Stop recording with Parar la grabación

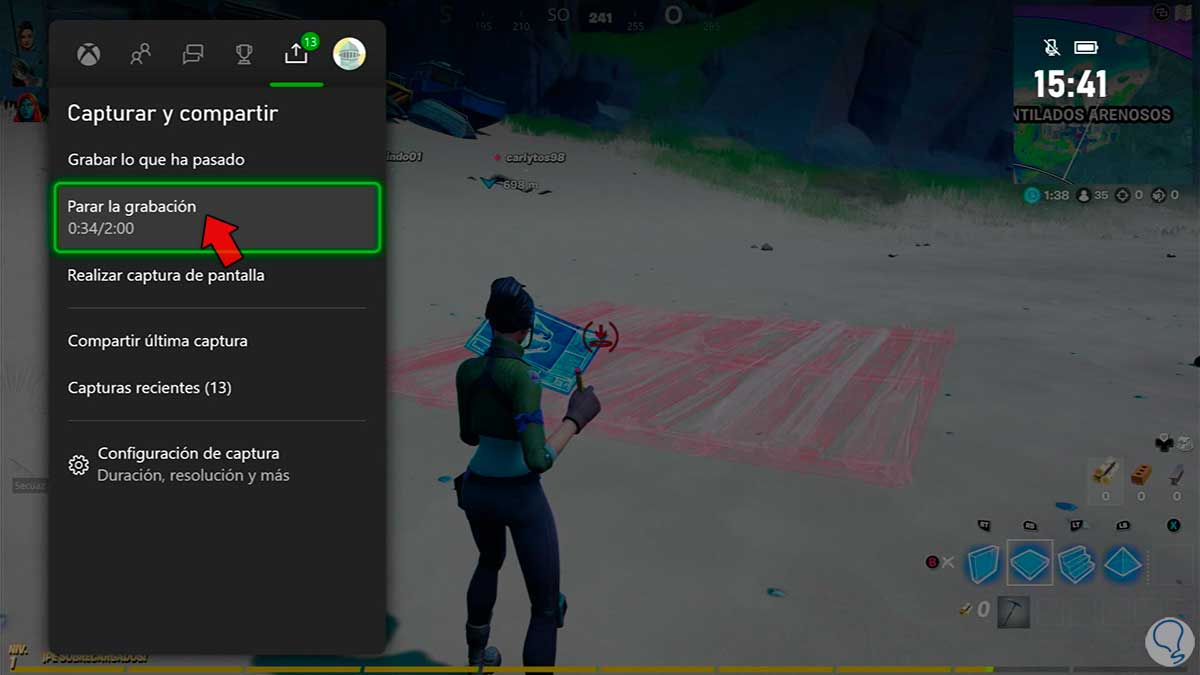coord(217,217)
